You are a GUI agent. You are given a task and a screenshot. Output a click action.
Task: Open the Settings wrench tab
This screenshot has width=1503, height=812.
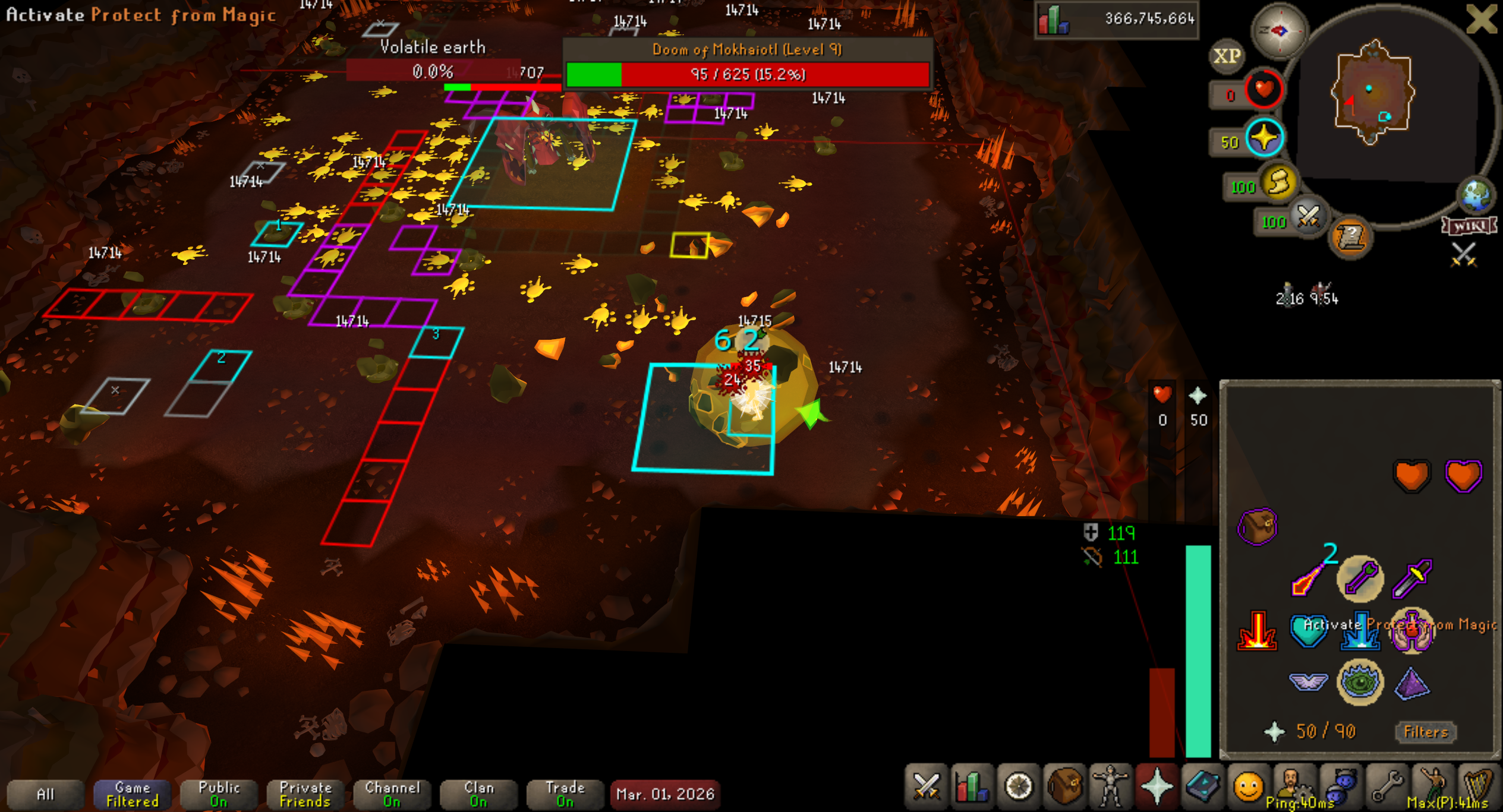(x=1387, y=786)
